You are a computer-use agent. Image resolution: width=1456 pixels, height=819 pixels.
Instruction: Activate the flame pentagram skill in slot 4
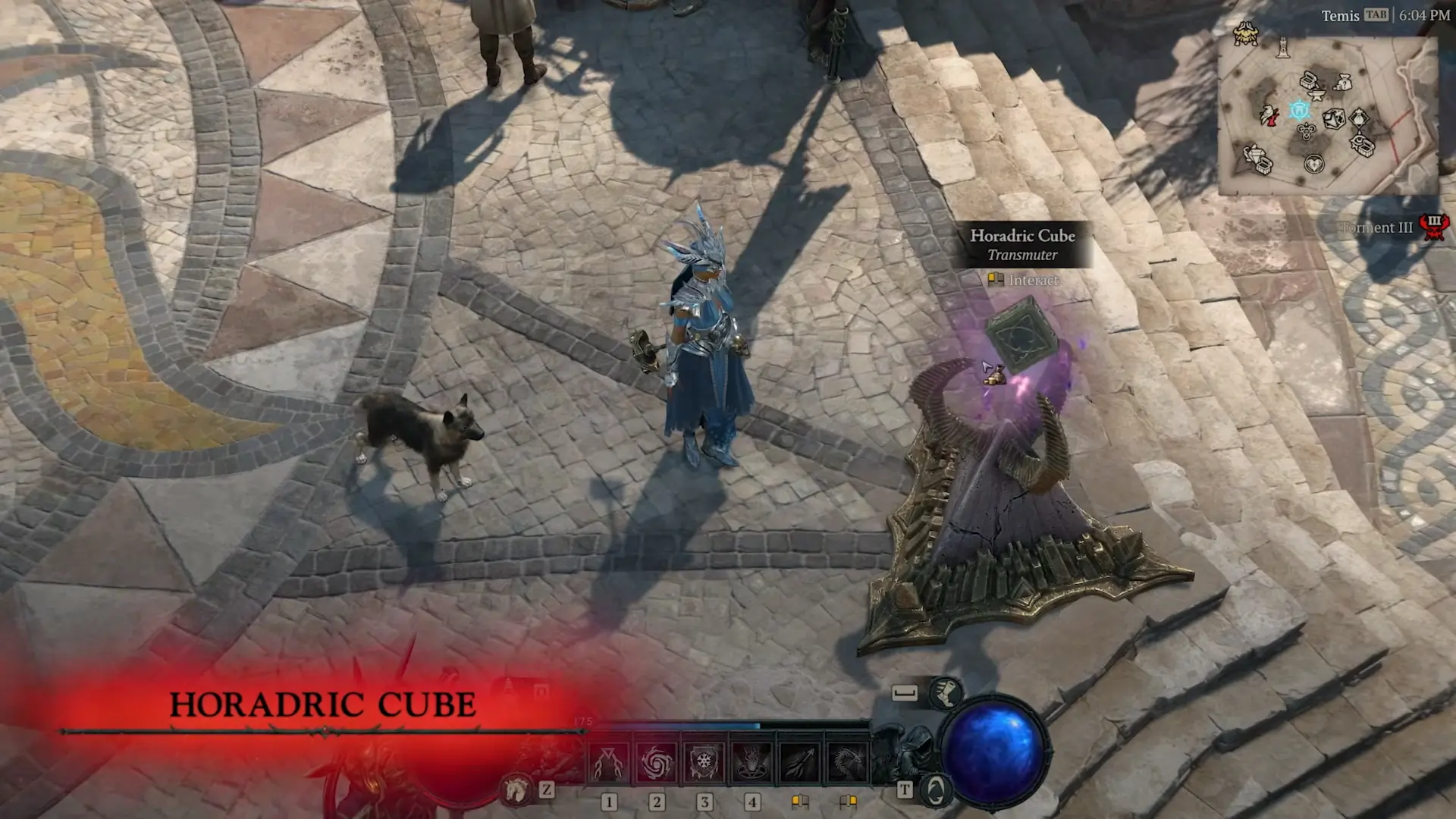(x=752, y=763)
